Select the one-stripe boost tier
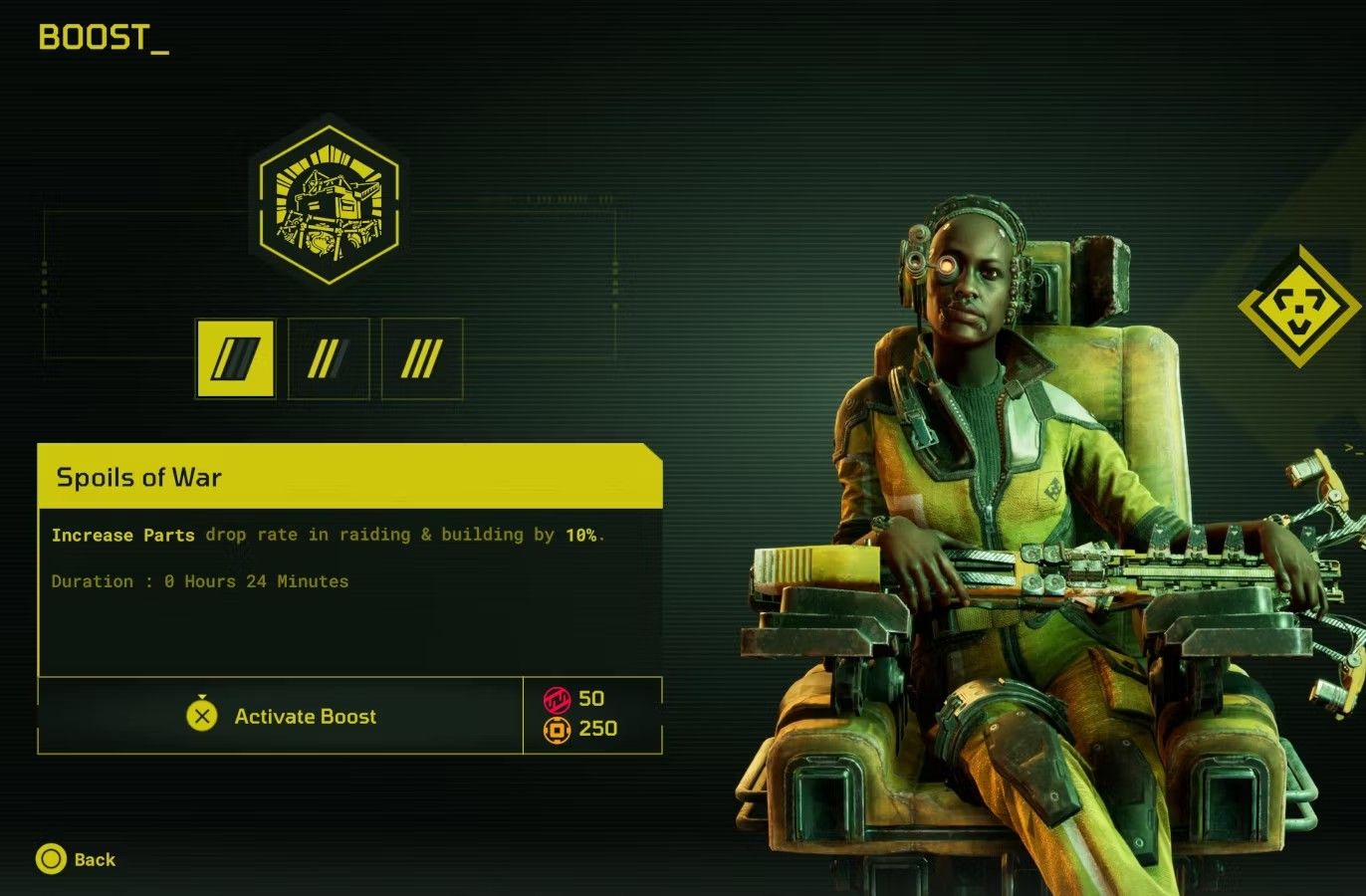1366x896 pixels. pos(236,358)
